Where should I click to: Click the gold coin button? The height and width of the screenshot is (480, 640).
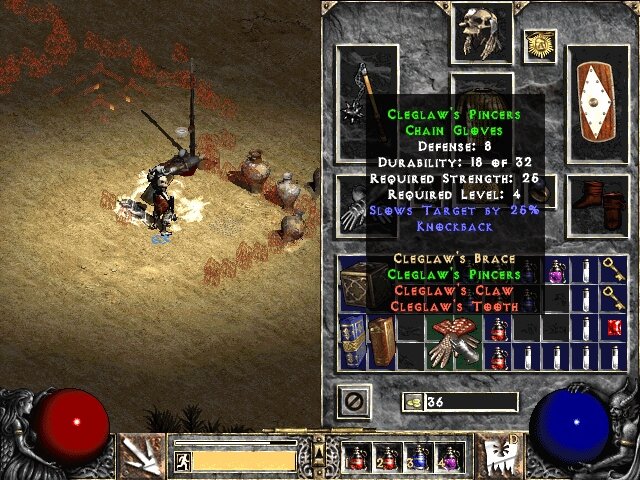[412, 402]
